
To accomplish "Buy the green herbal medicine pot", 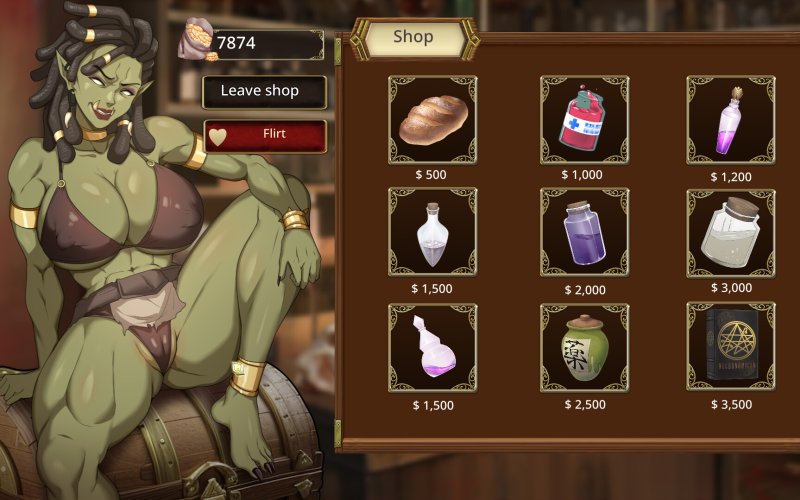I will point(584,347).
